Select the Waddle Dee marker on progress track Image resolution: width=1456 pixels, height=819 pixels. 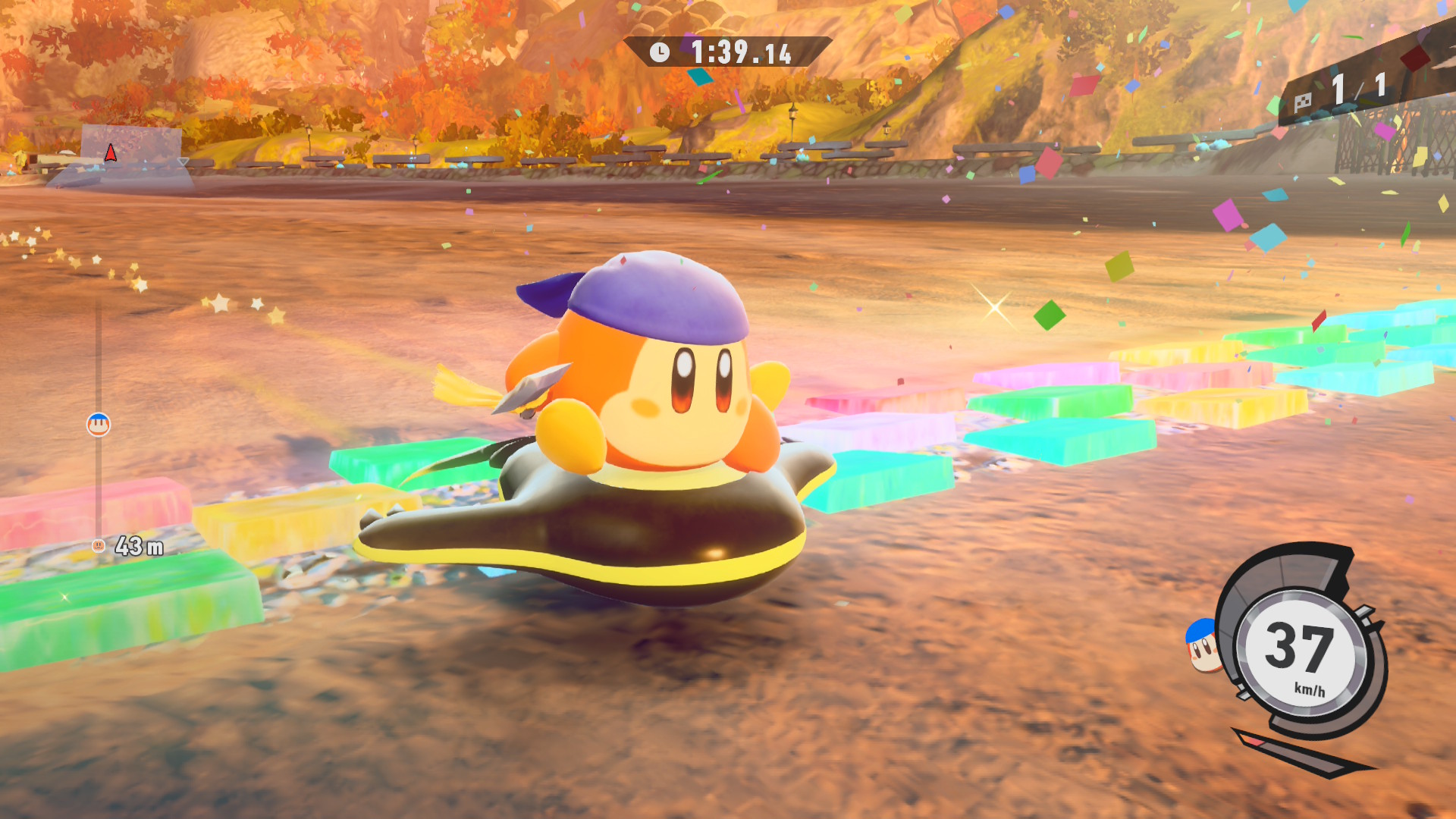98,422
